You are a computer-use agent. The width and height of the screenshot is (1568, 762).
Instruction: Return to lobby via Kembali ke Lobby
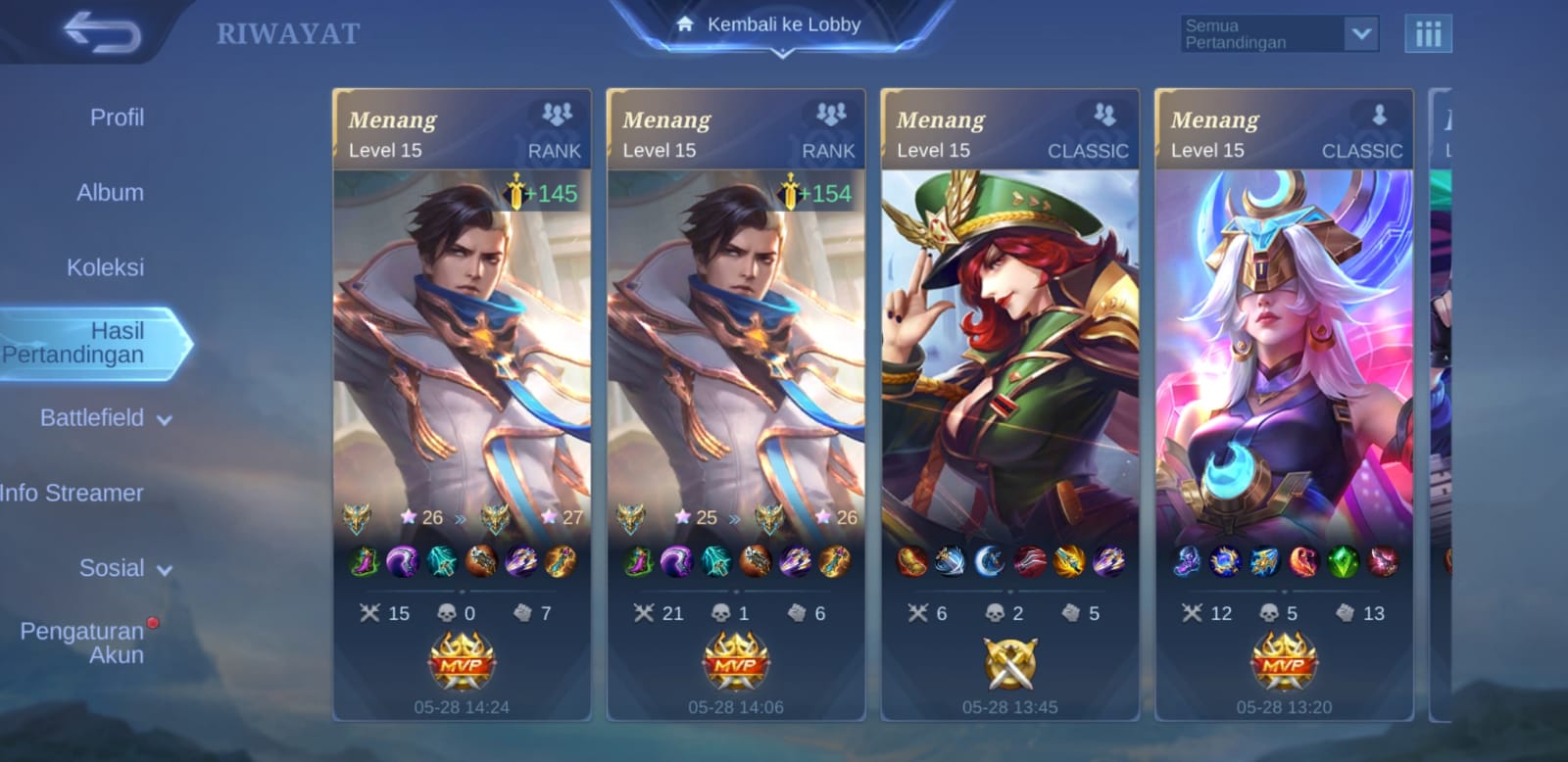782,25
